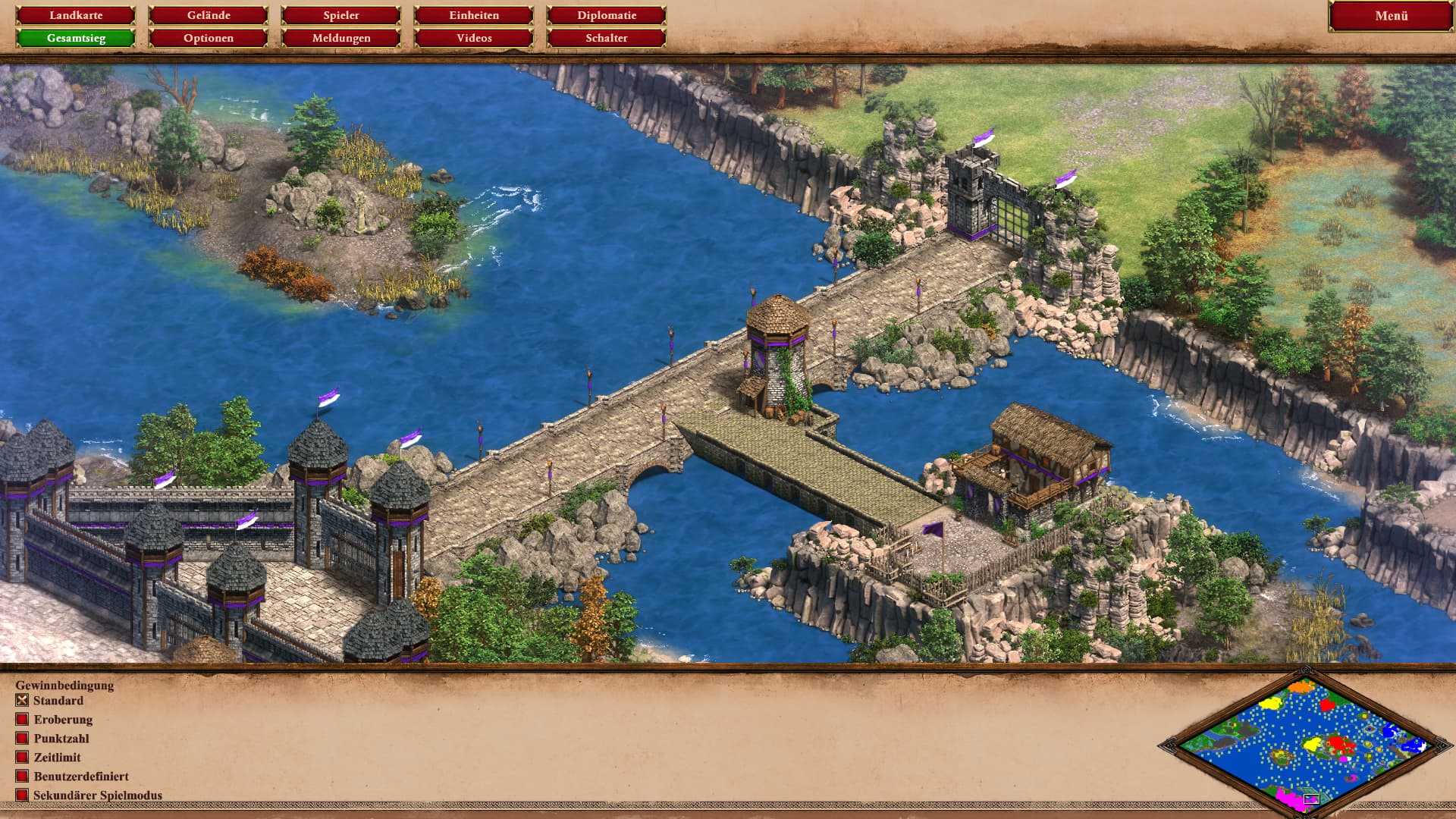This screenshot has height=819, width=1456.
Task: Open the Spieler settings tab
Action: click(341, 15)
